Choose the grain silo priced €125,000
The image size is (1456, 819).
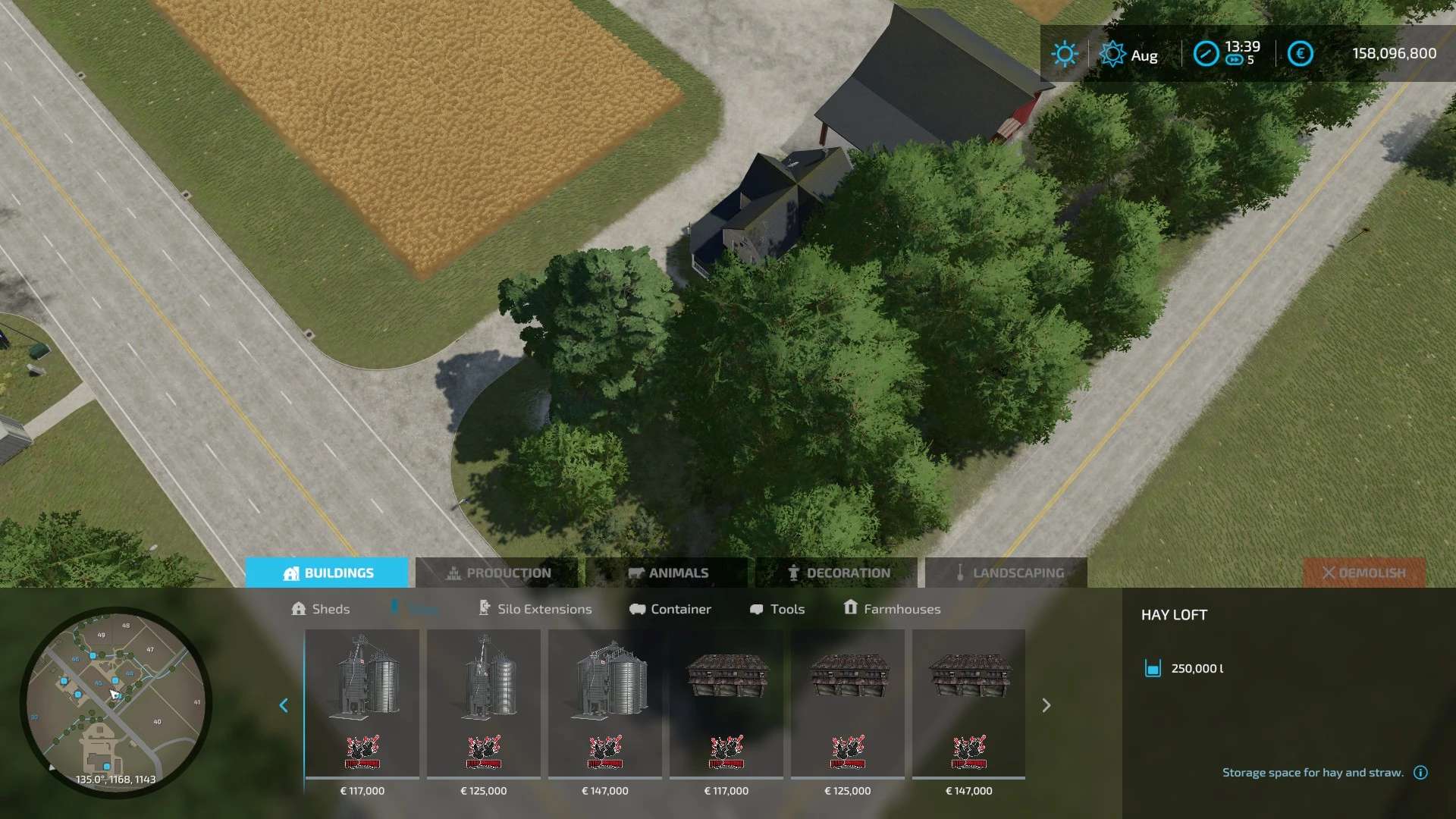[x=484, y=704]
